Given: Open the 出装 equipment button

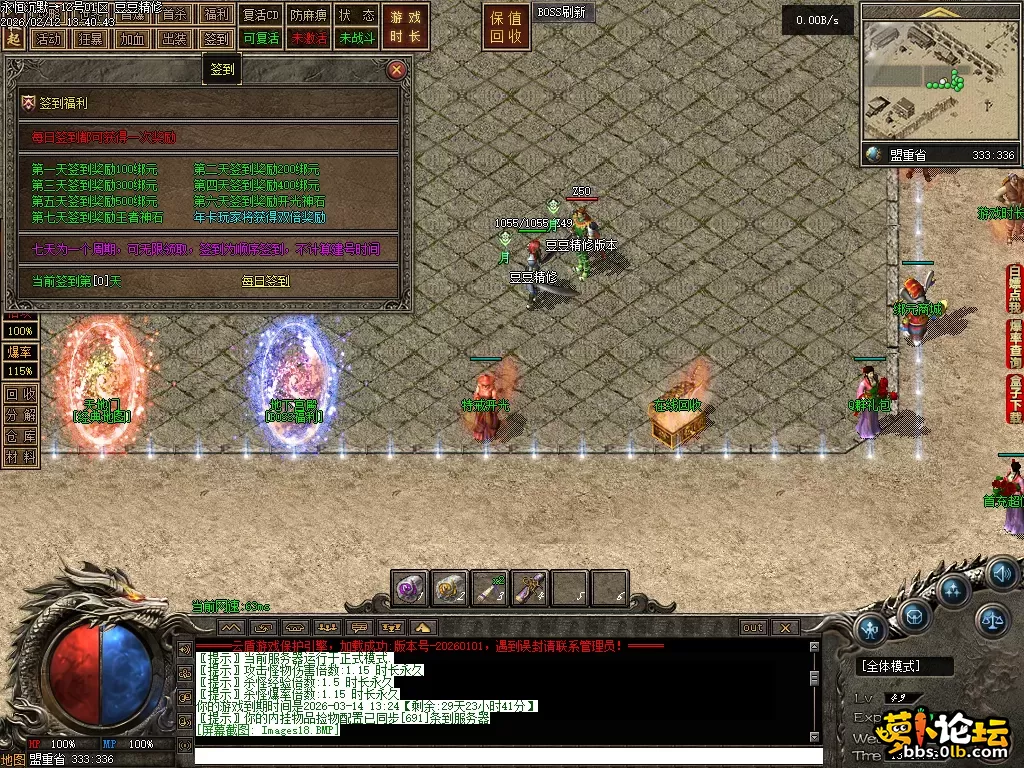Looking at the screenshot, I should coord(174,39).
